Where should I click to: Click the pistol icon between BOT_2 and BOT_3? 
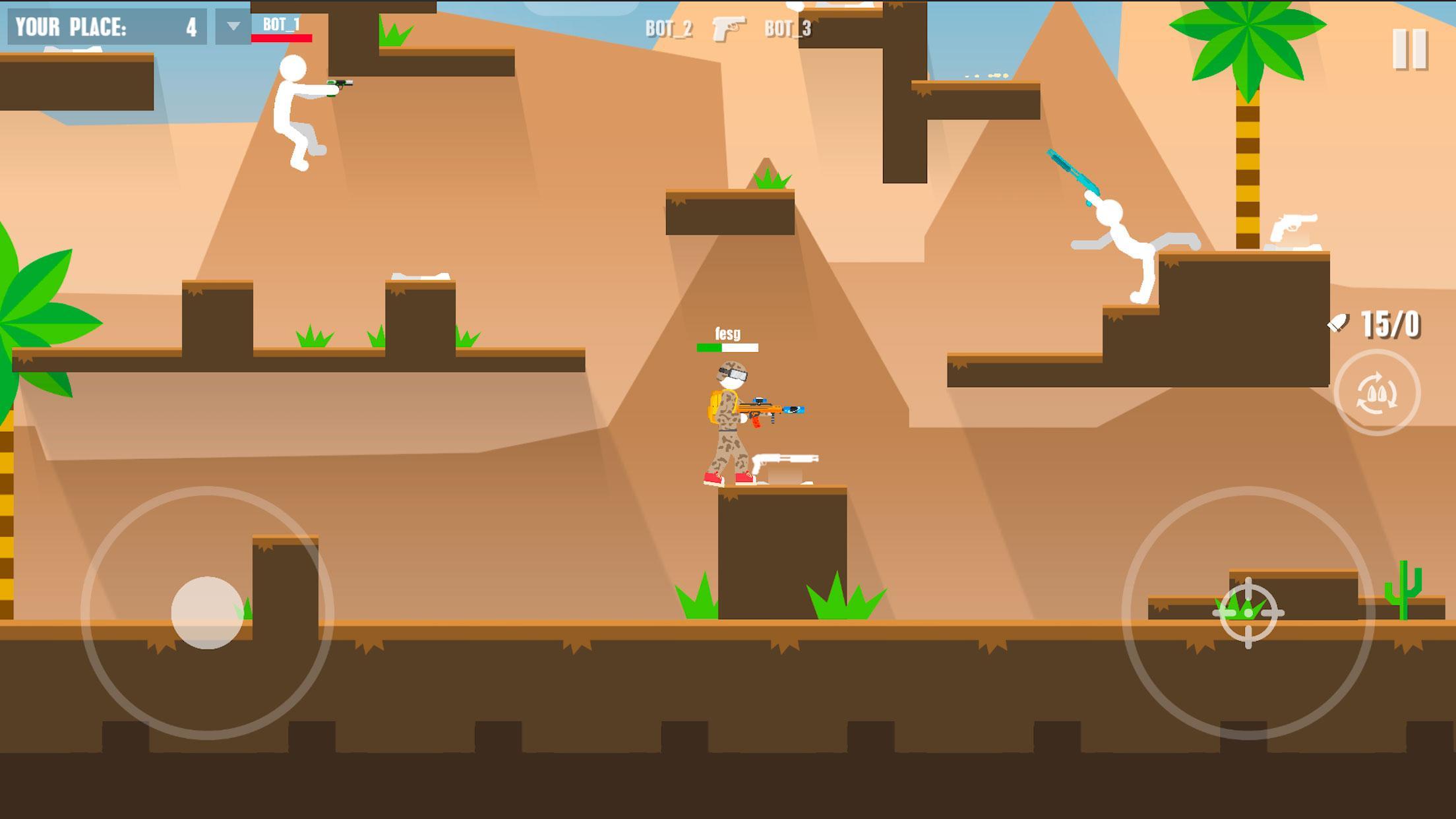point(729,29)
